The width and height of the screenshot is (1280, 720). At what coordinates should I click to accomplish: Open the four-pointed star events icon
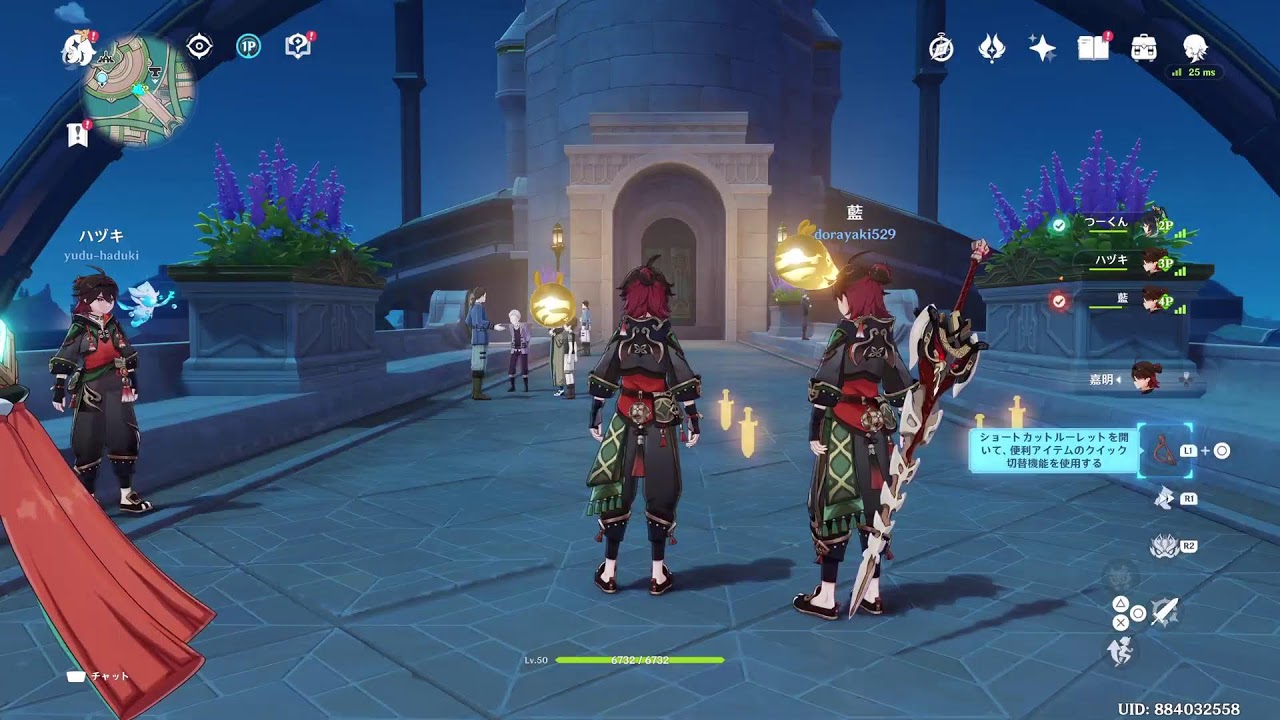coord(1042,48)
